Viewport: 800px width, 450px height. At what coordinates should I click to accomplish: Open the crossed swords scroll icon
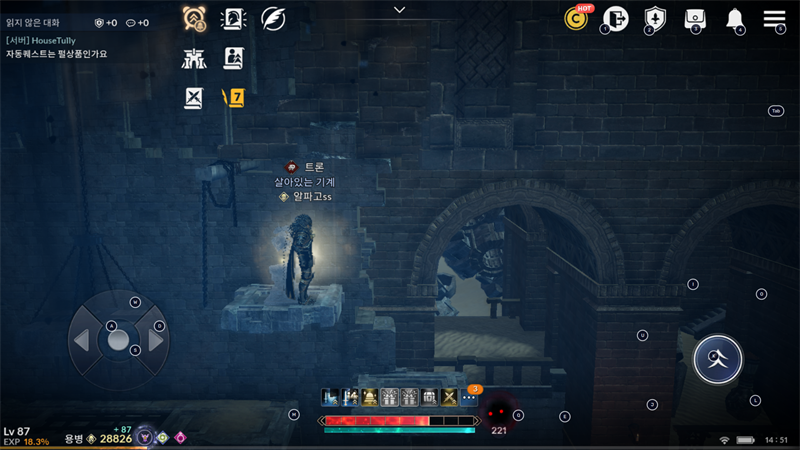pos(193,97)
